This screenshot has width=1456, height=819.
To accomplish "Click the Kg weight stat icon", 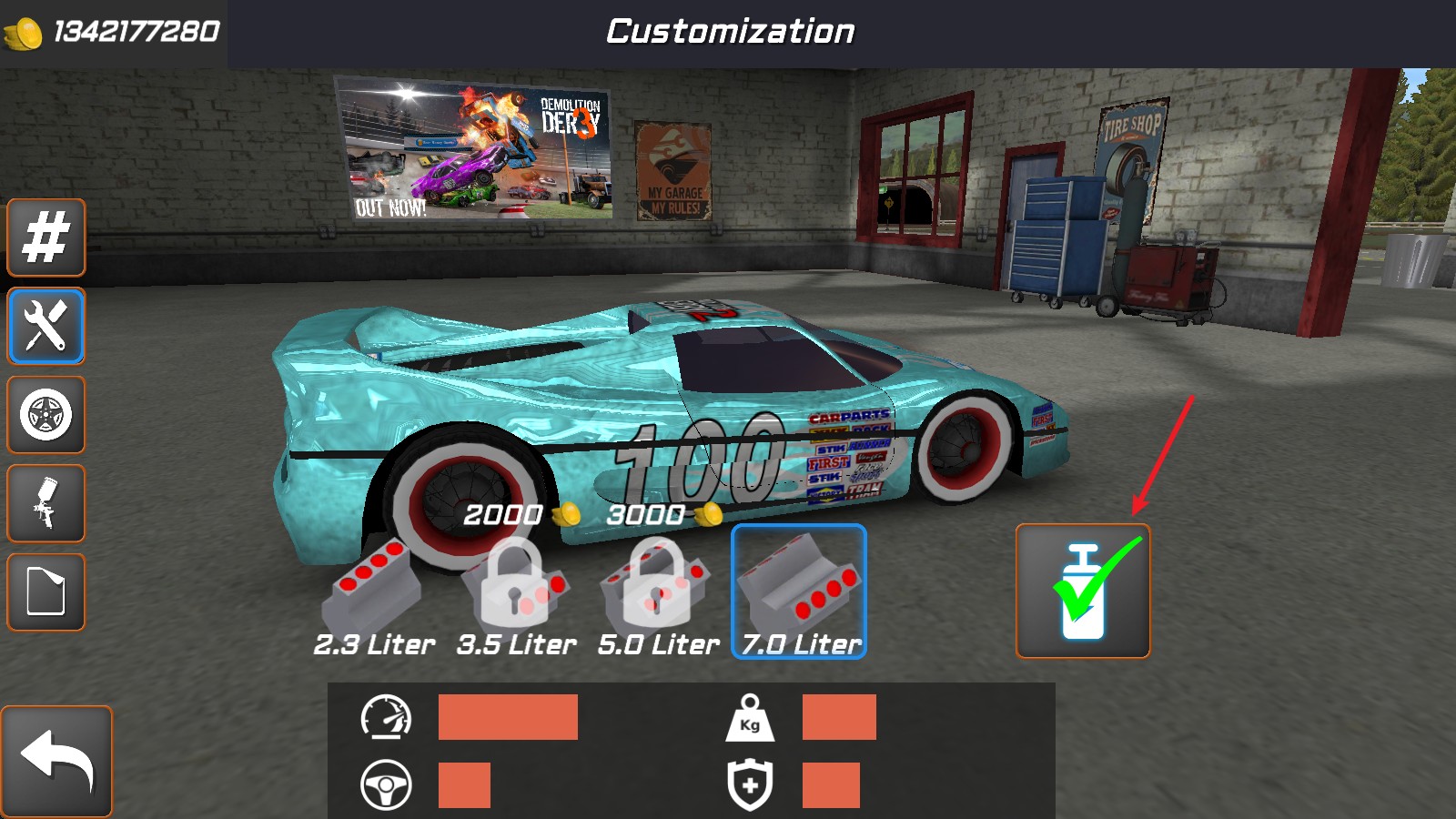I will coord(748,719).
